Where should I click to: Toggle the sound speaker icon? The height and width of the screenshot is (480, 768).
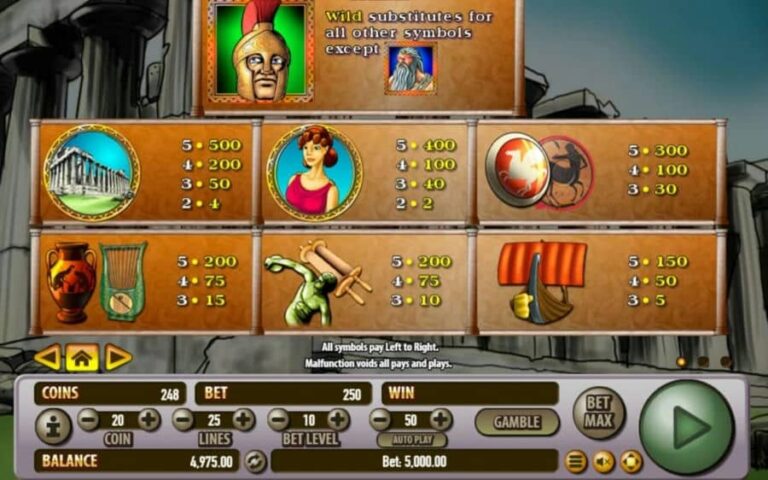tap(603, 462)
